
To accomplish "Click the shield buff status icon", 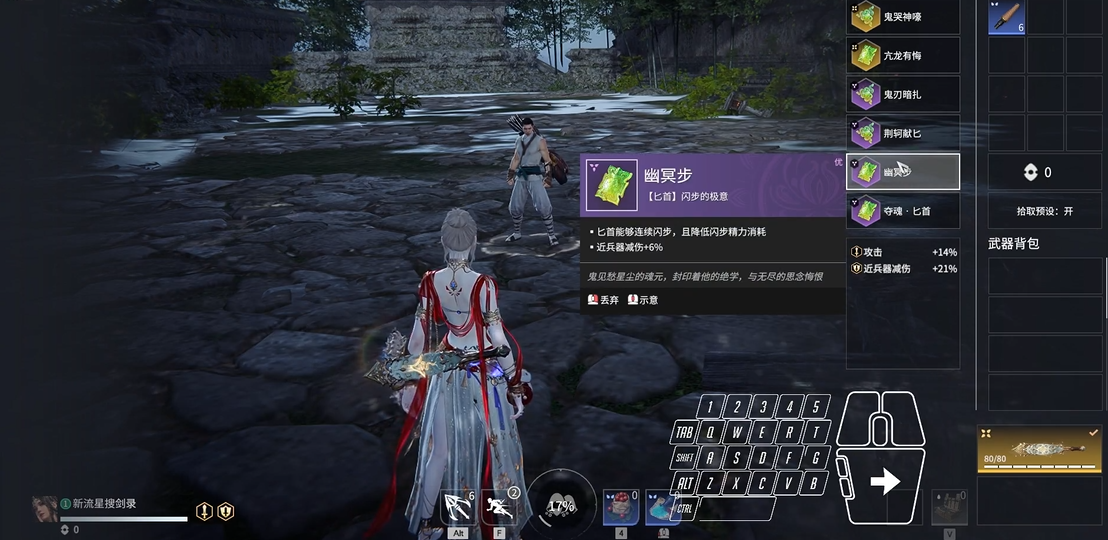I will coord(226,511).
